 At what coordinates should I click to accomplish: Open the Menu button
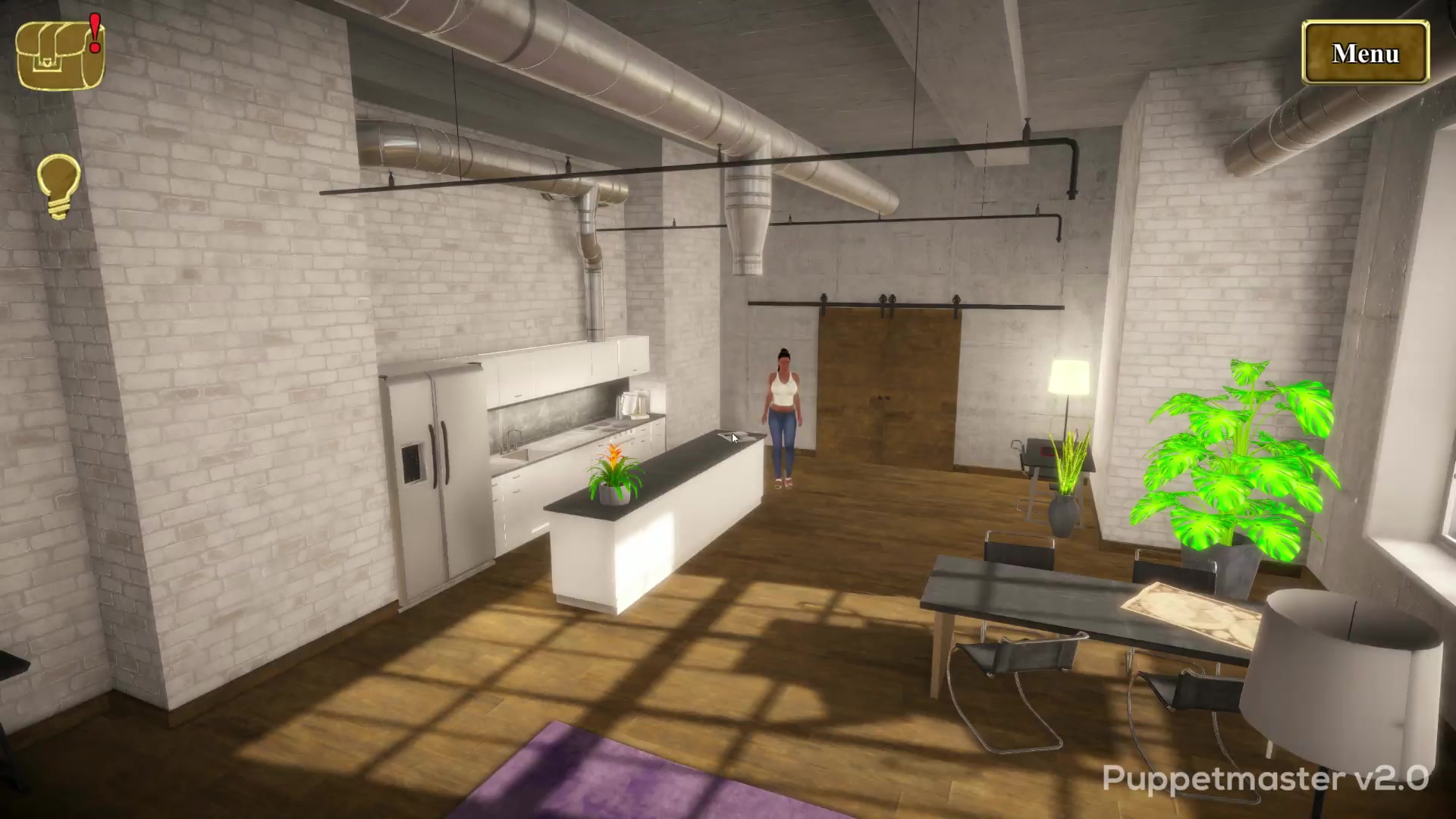(x=1365, y=53)
